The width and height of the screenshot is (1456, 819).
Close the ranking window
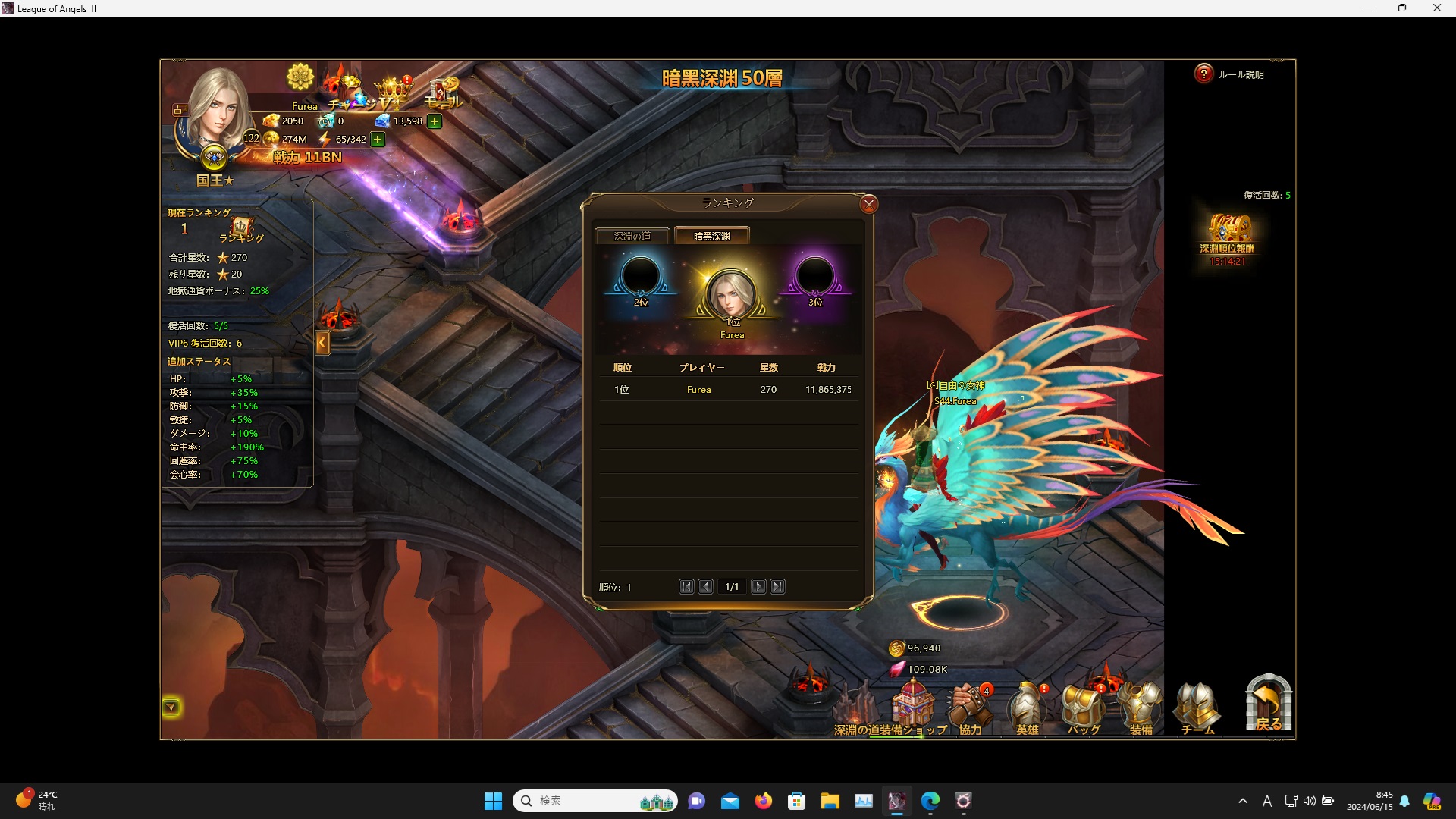pyautogui.click(x=869, y=204)
